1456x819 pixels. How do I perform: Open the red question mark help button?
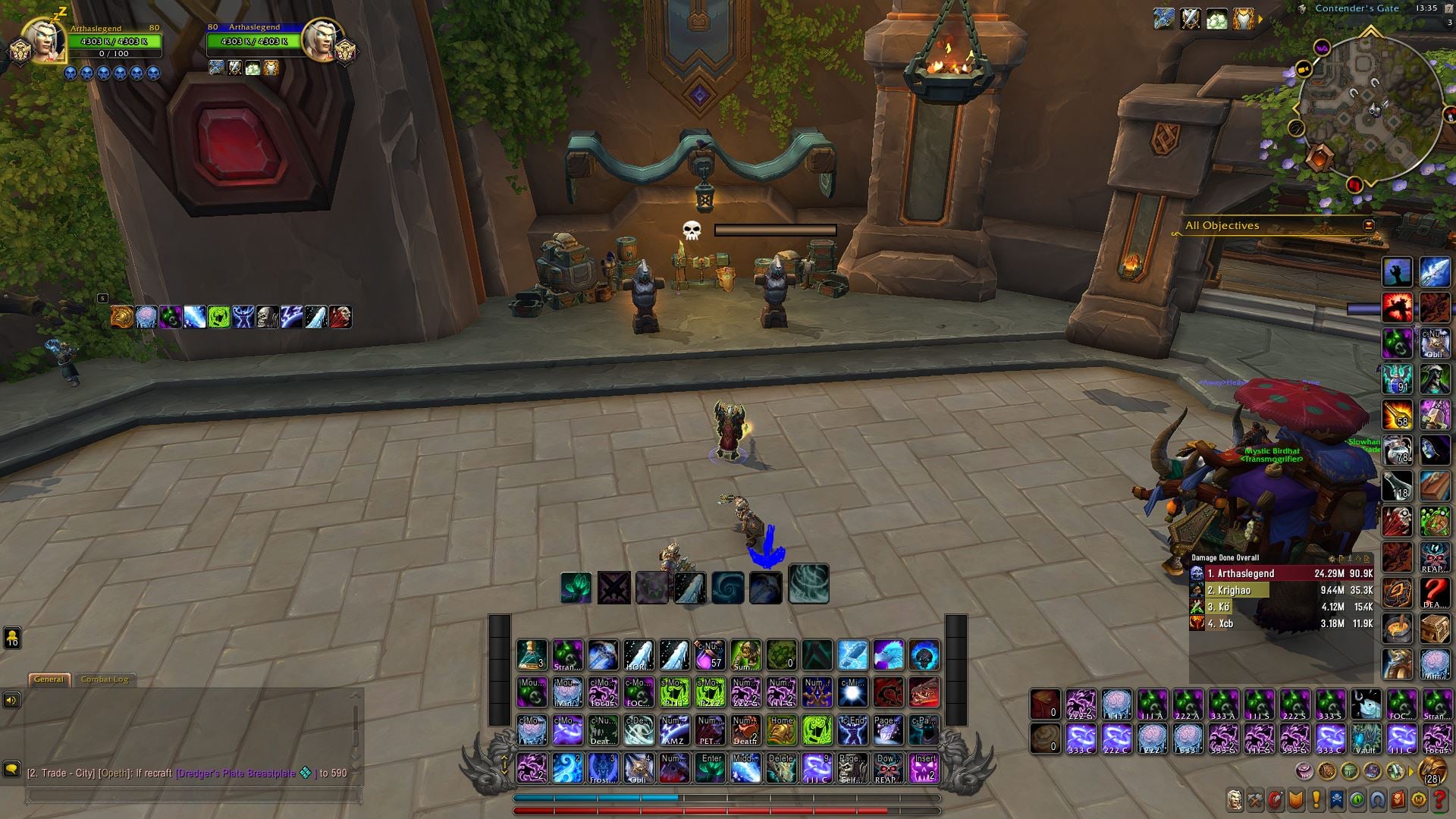tap(1439, 799)
